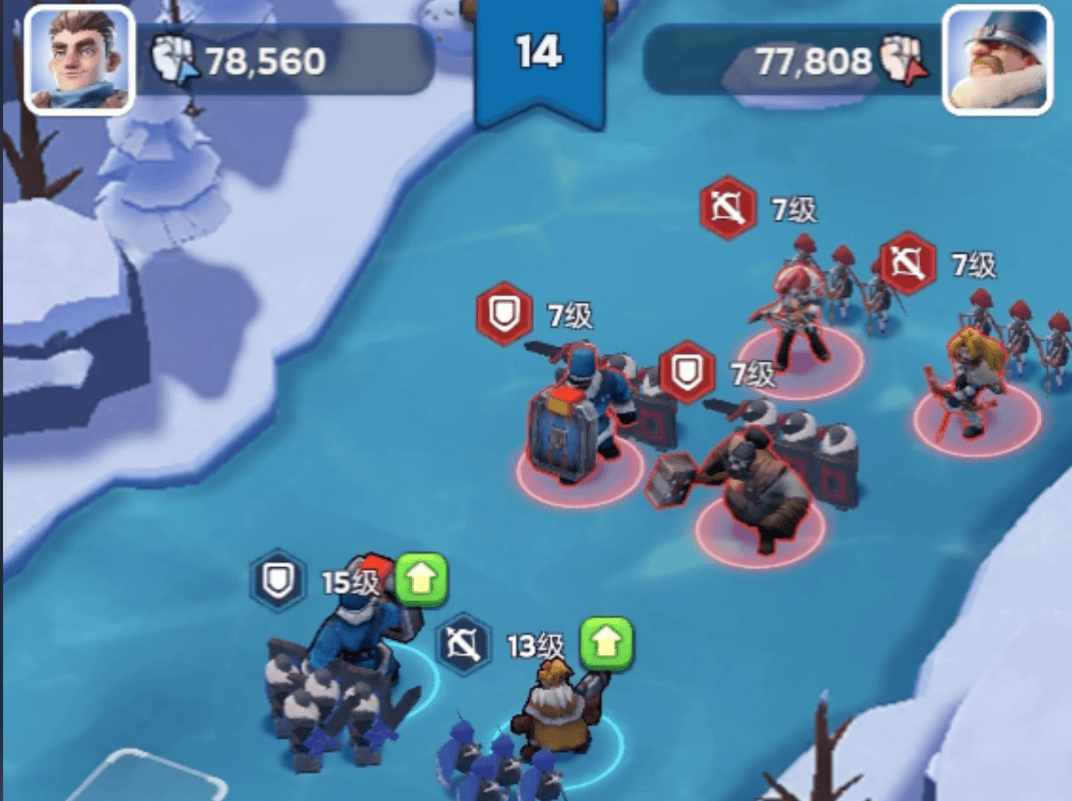The width and height of the screenshot is (1072, 801).
Task: View the enemy commander's avatar portrait
Action: tap(997, 59)
